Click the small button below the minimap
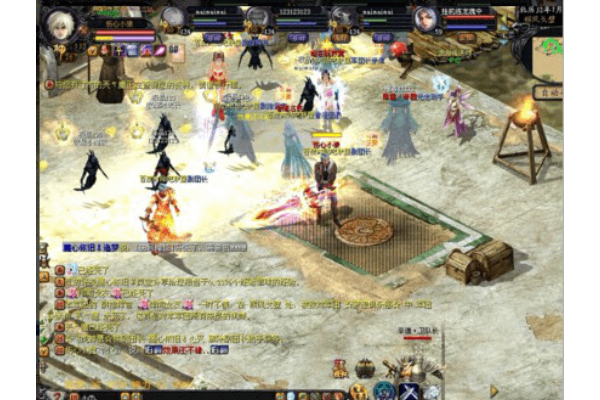 pyautogui.click(x=546, y=92)
